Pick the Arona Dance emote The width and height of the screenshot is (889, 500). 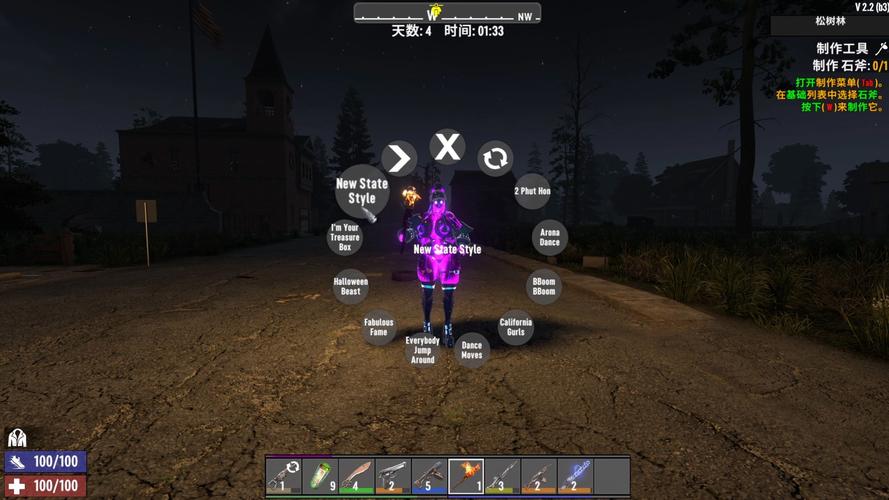[x=550, y=238]
